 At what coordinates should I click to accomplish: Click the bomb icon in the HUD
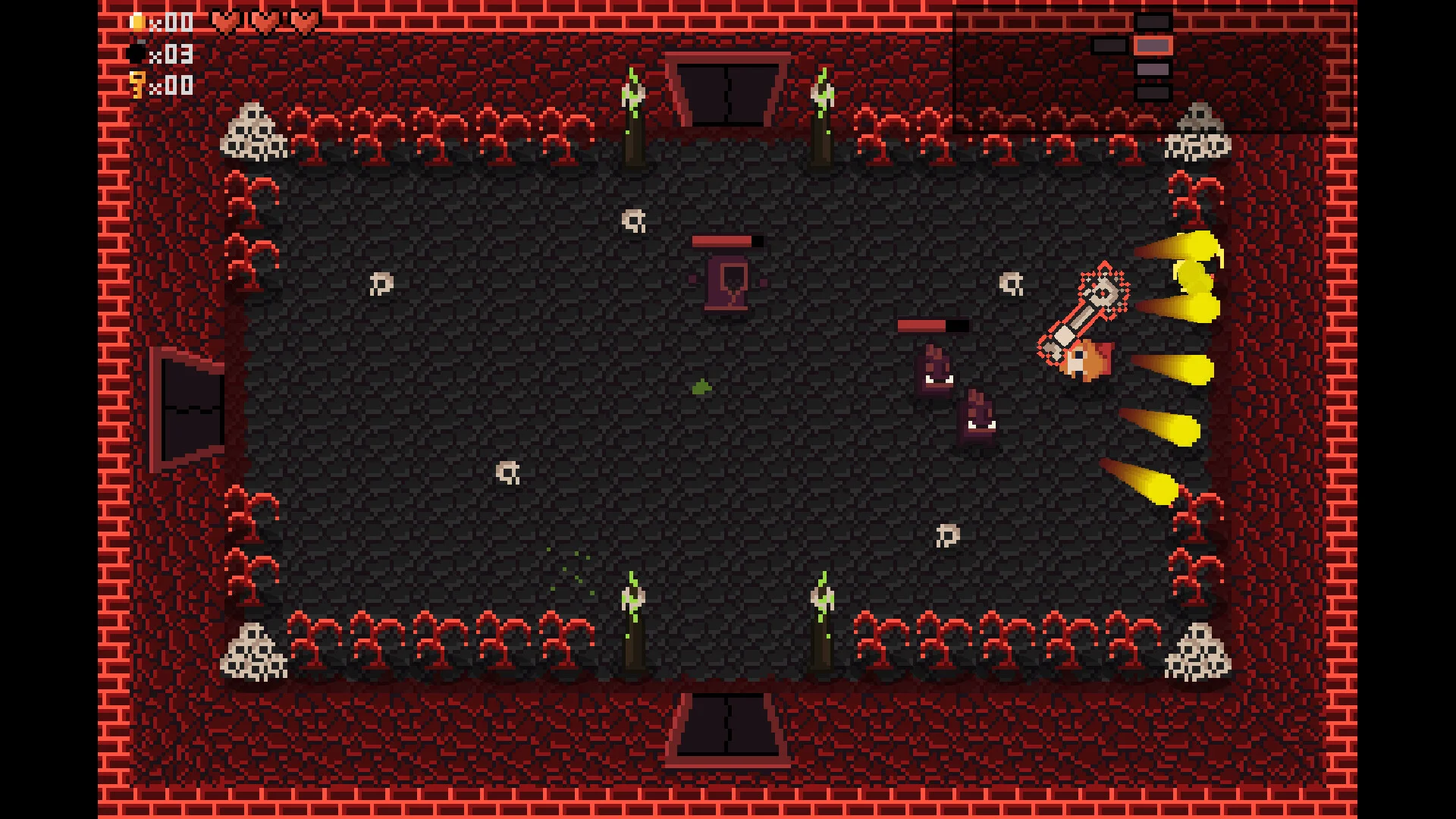[x=137, y=54]
